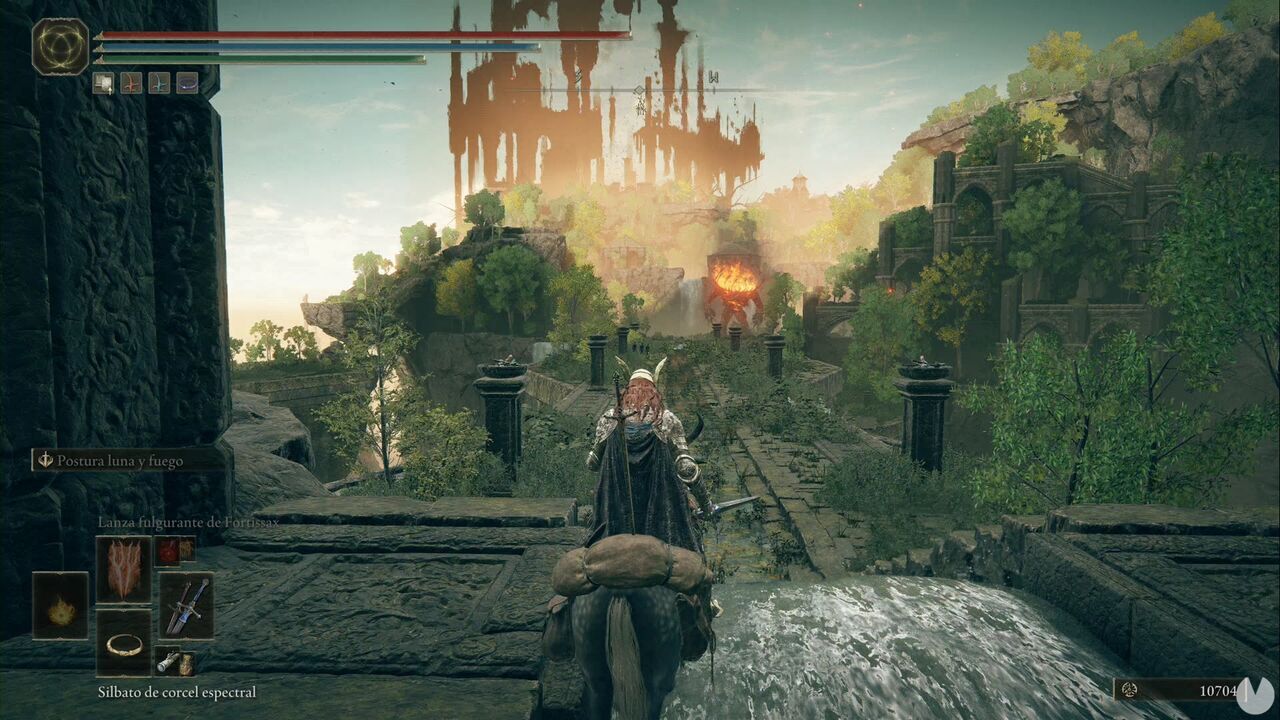Click the red health bar
The width and height of the screenshot is (1280, 720).
pos(350,35)
